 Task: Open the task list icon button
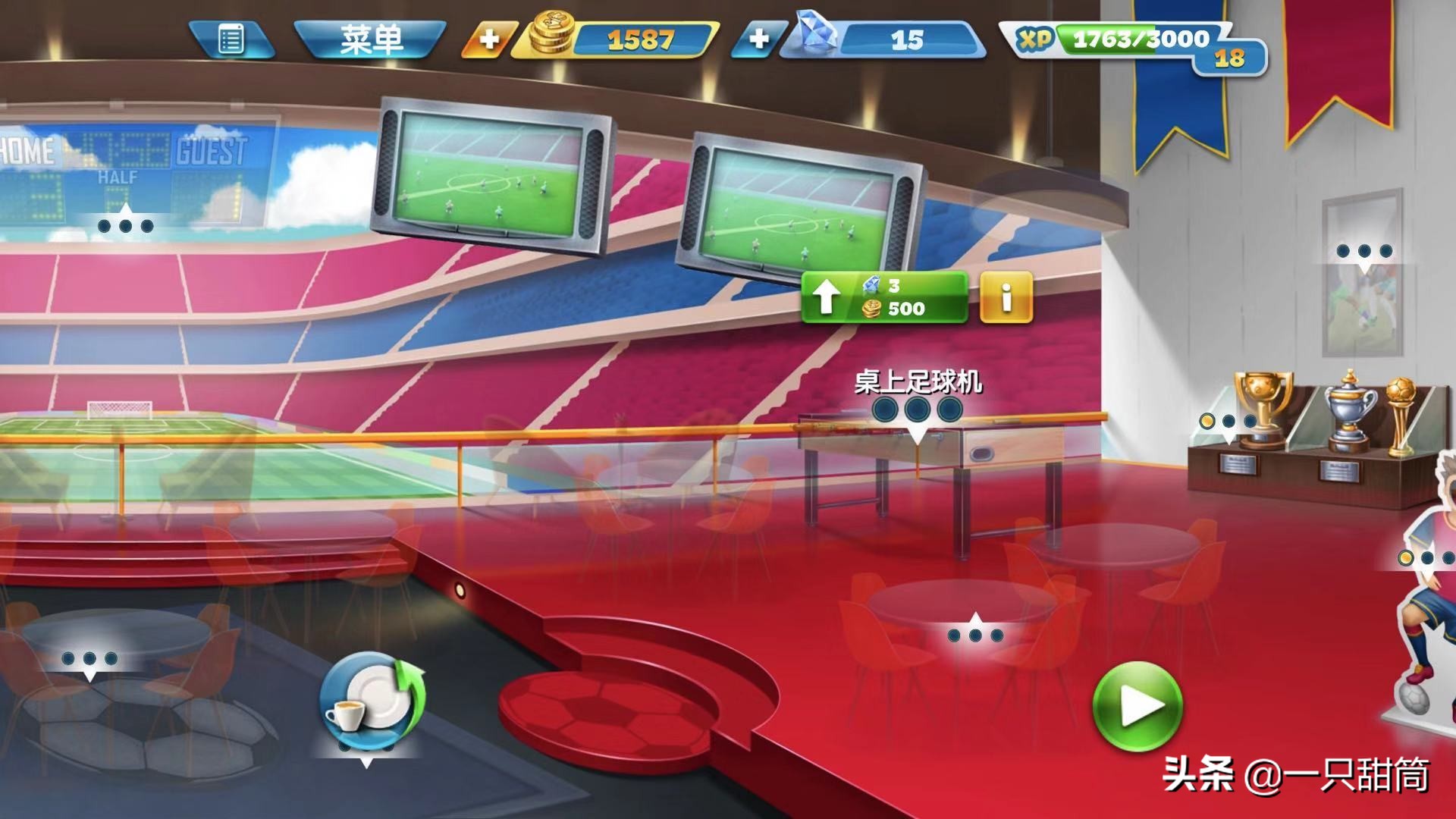tap(231, 39)
